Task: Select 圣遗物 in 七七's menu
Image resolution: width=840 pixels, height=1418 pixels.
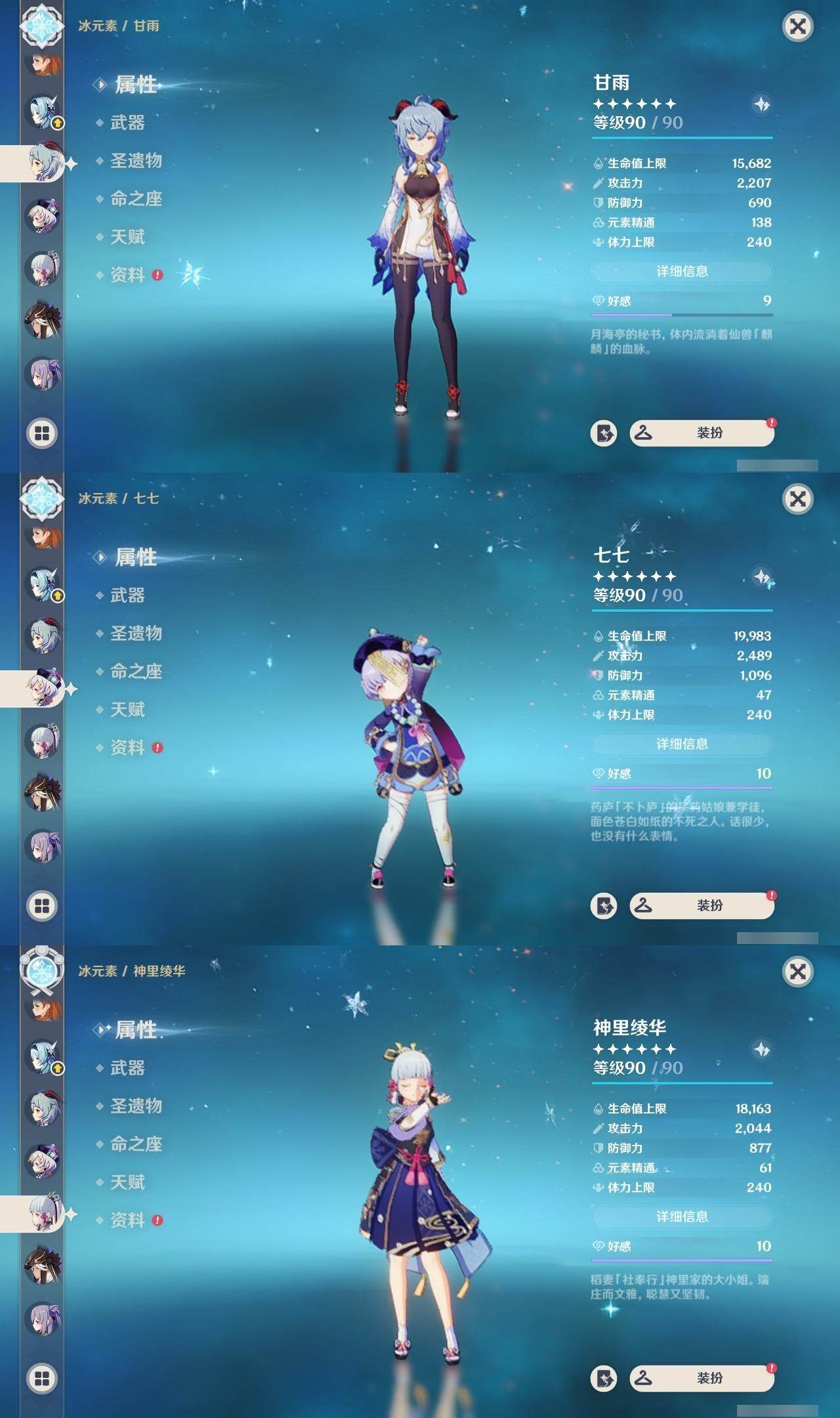Action: coord(135,634)
